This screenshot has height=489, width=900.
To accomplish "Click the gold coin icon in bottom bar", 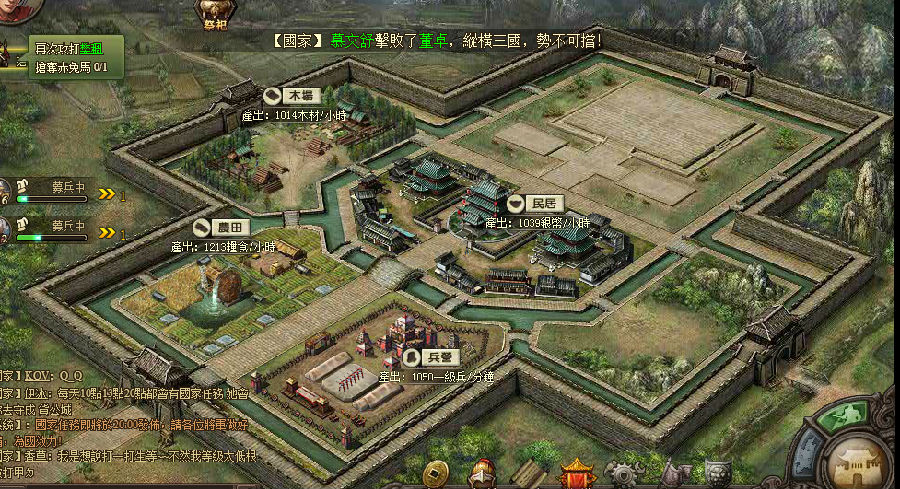I will coord(436,474).
